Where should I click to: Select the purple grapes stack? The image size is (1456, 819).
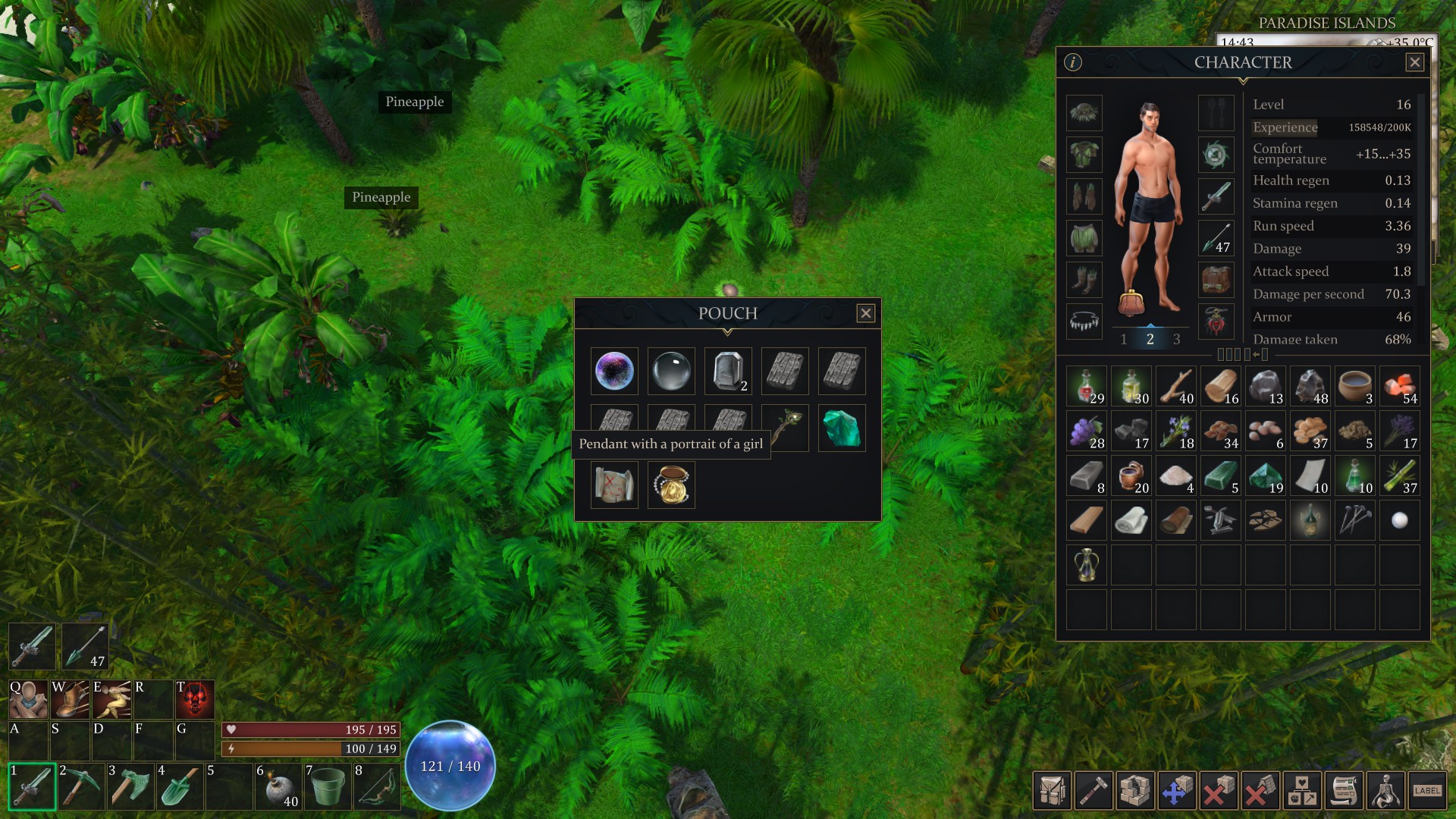pos(1086,431)
